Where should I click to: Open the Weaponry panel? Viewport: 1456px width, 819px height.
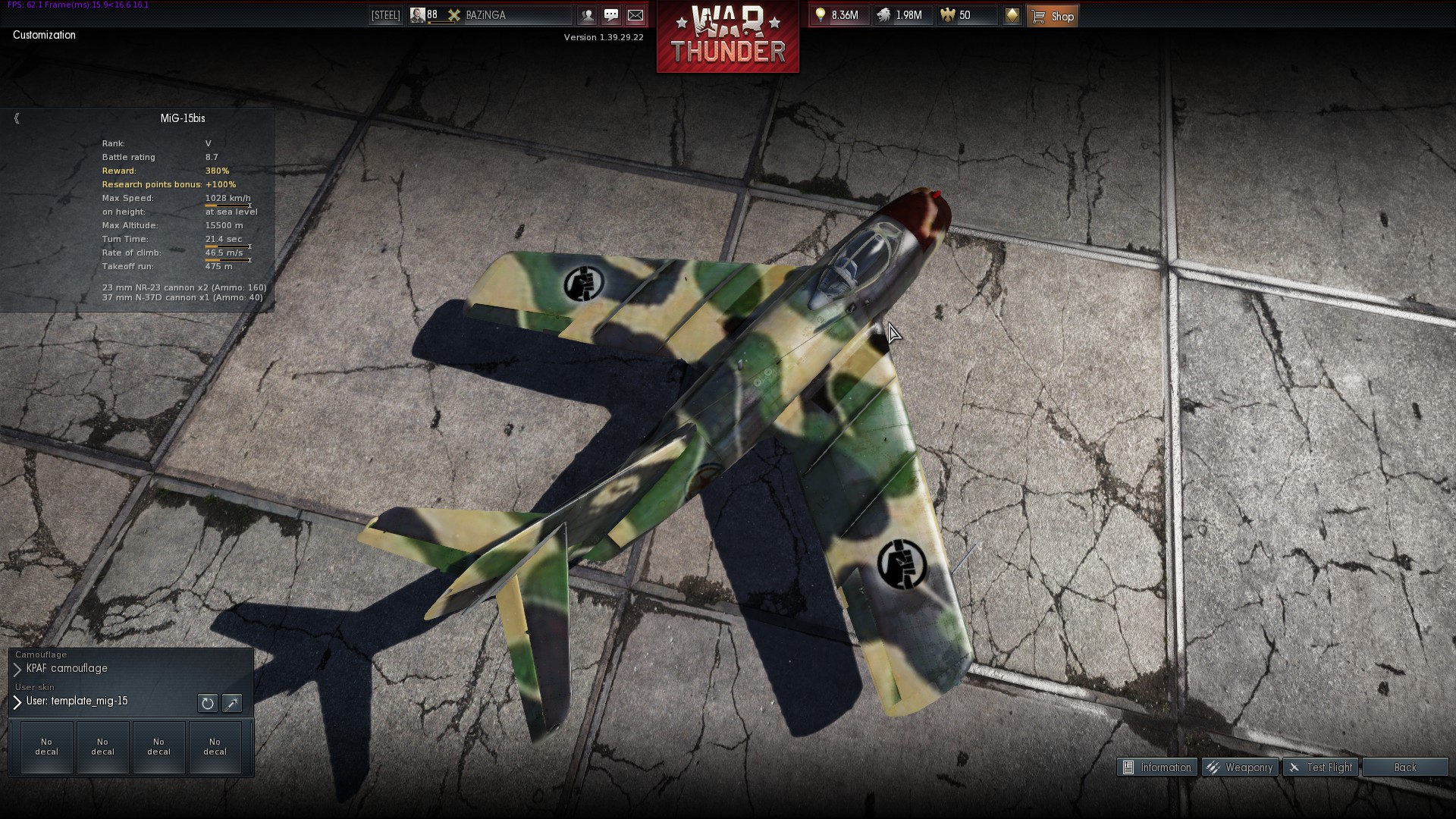coord(1241,767)
